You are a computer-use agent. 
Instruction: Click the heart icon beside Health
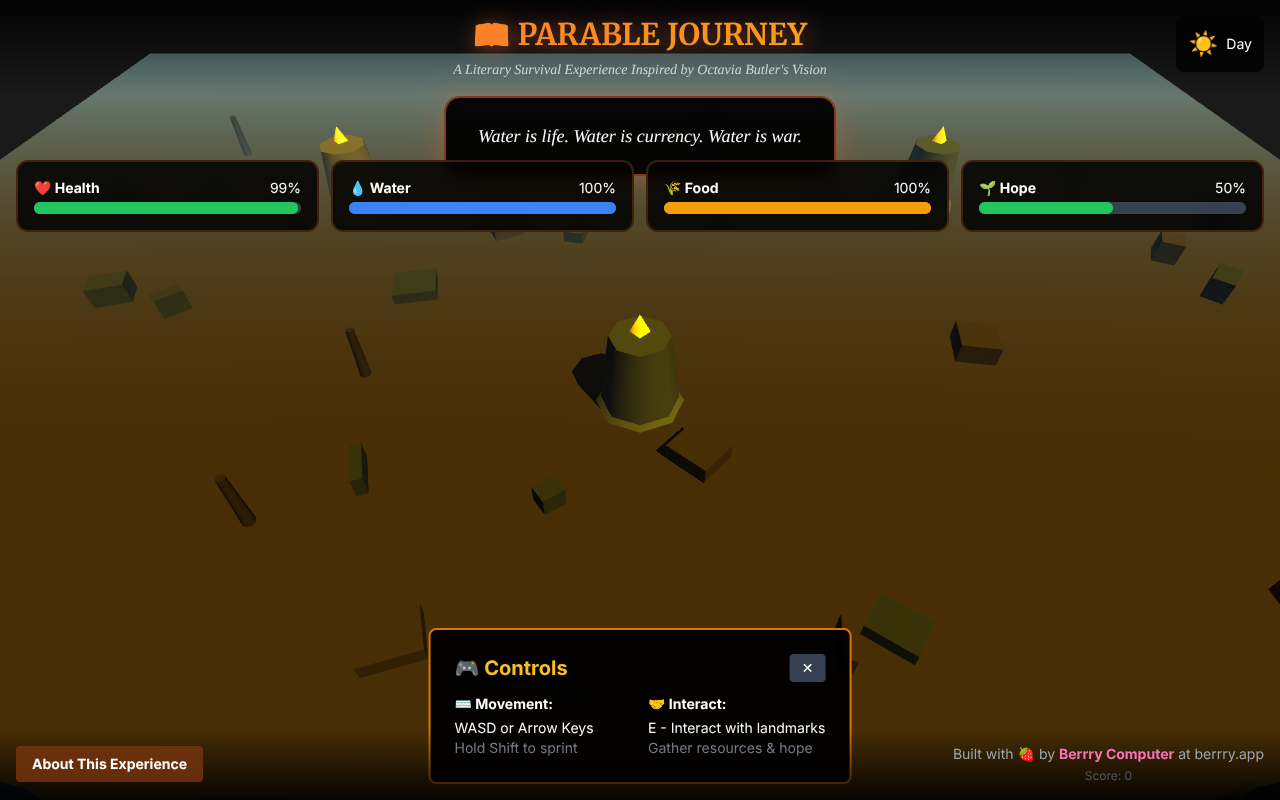[41, 187]
